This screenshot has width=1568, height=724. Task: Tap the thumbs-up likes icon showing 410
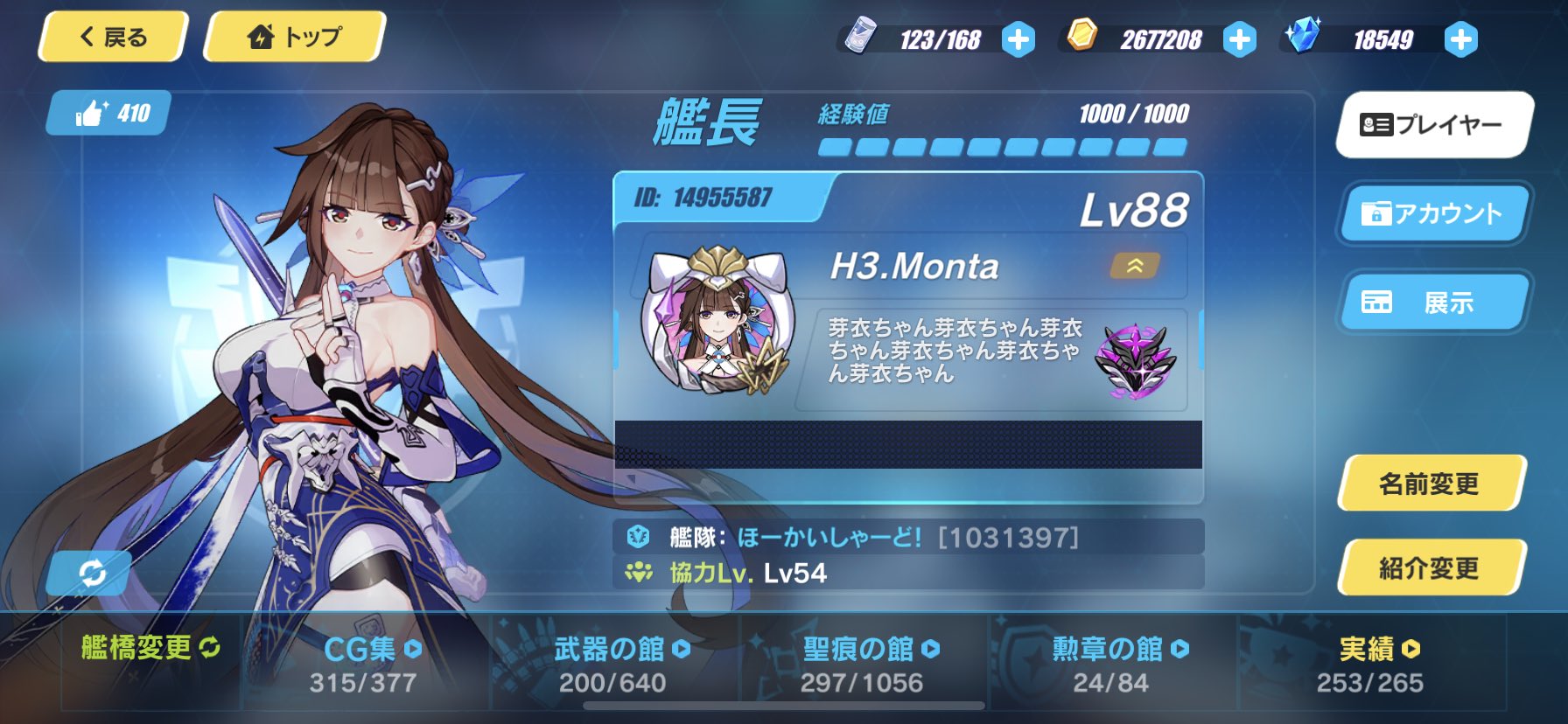click(105, 111)
